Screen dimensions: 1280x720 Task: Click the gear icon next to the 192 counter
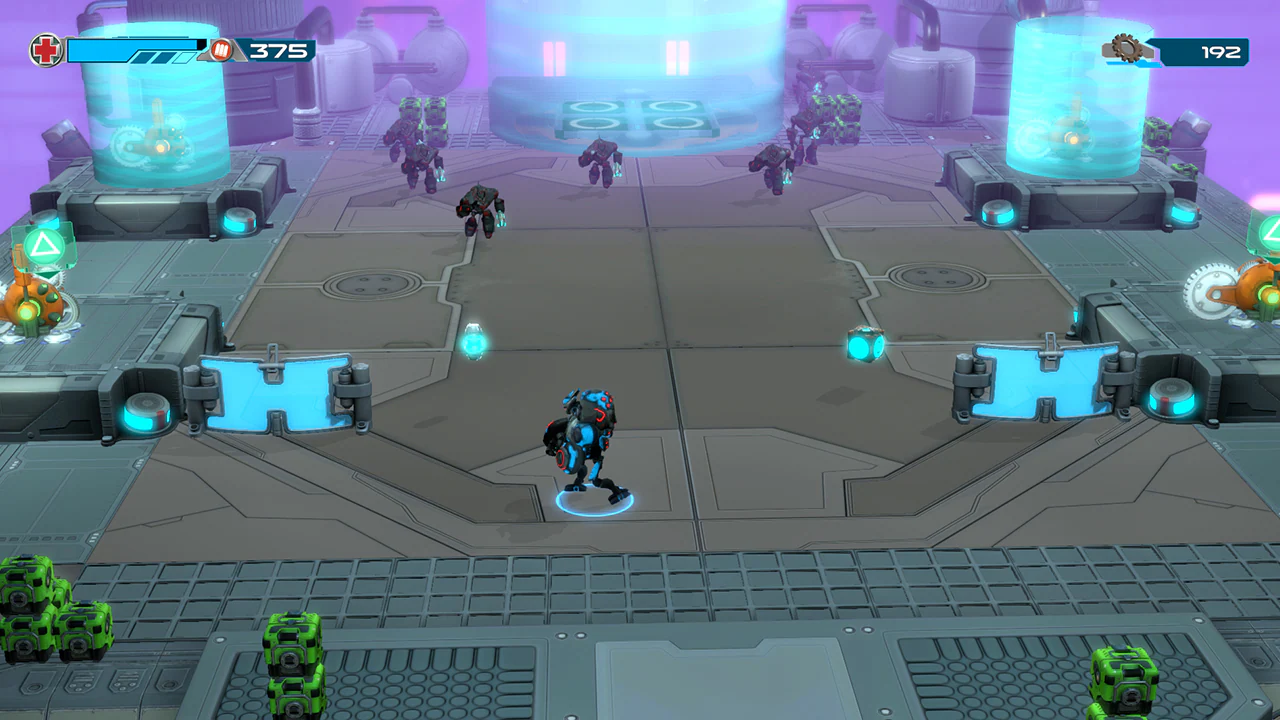coord(1127,49)
